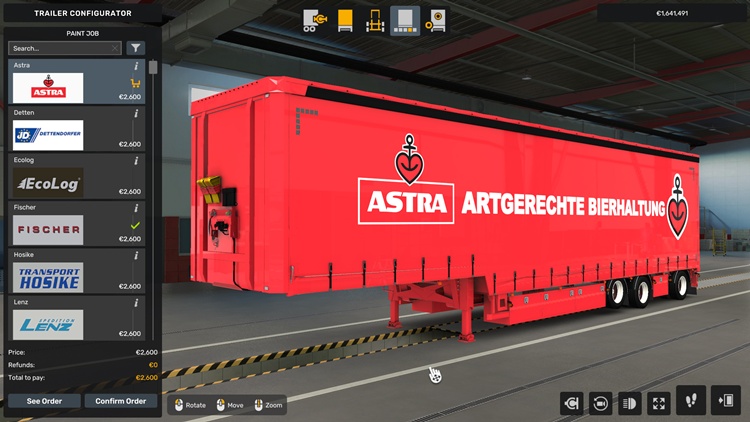Open the trailer accessories category tab
750x422 pixels.
[435, 20]
